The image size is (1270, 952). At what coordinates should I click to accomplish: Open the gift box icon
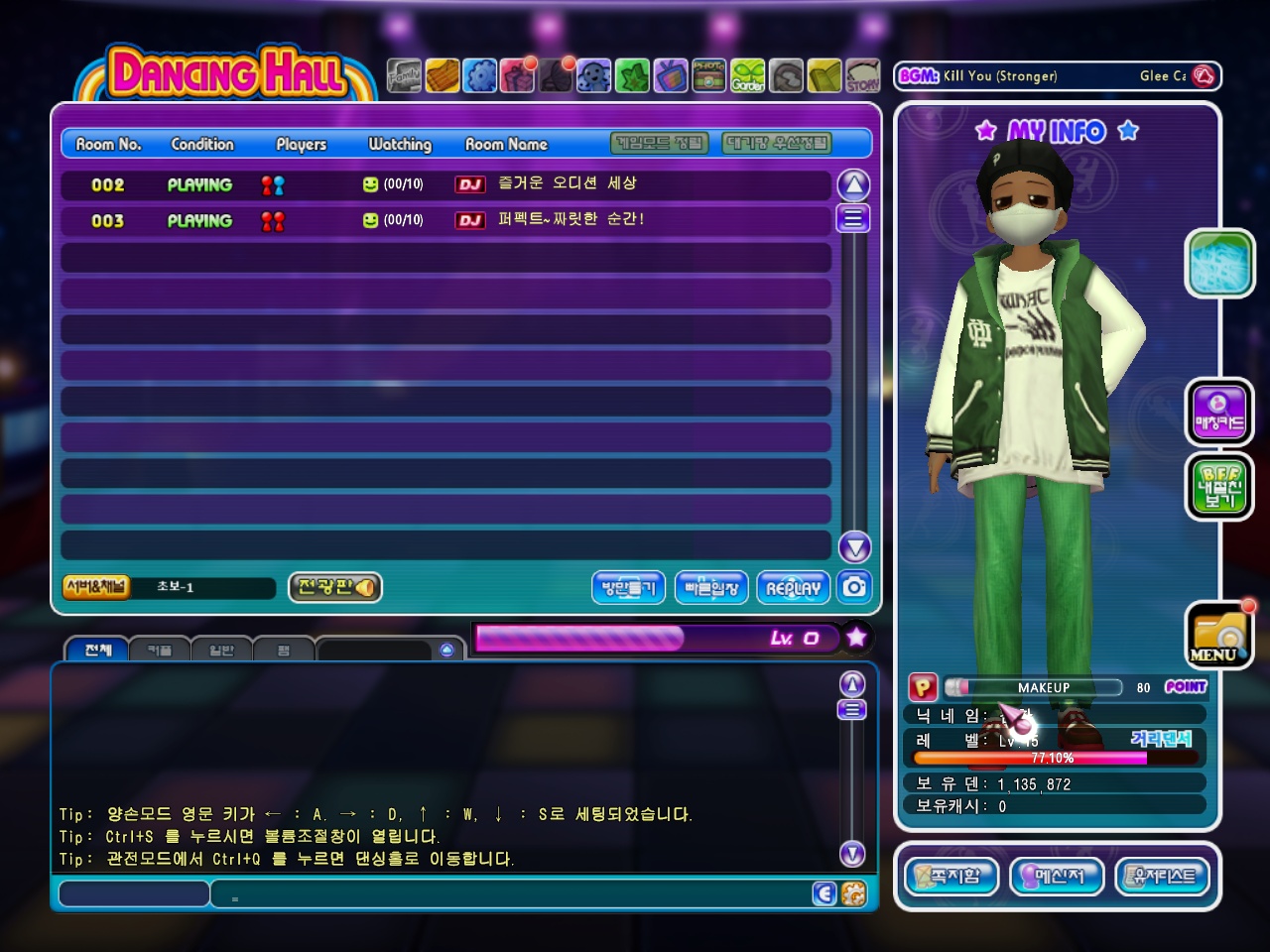pos(518,75)
